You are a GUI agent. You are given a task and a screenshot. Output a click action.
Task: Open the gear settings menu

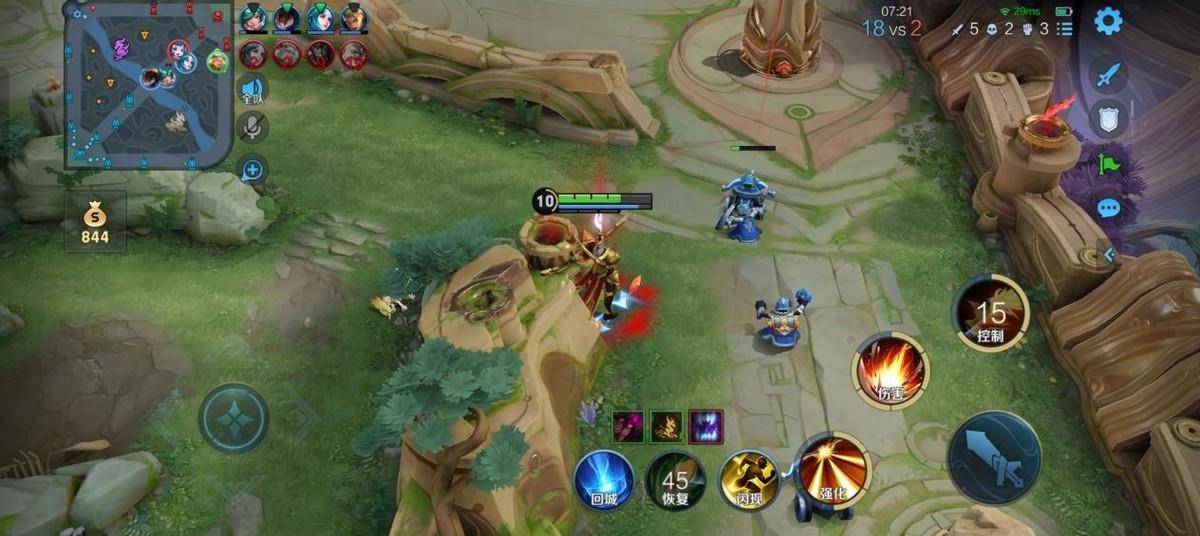click(1108, 21)
